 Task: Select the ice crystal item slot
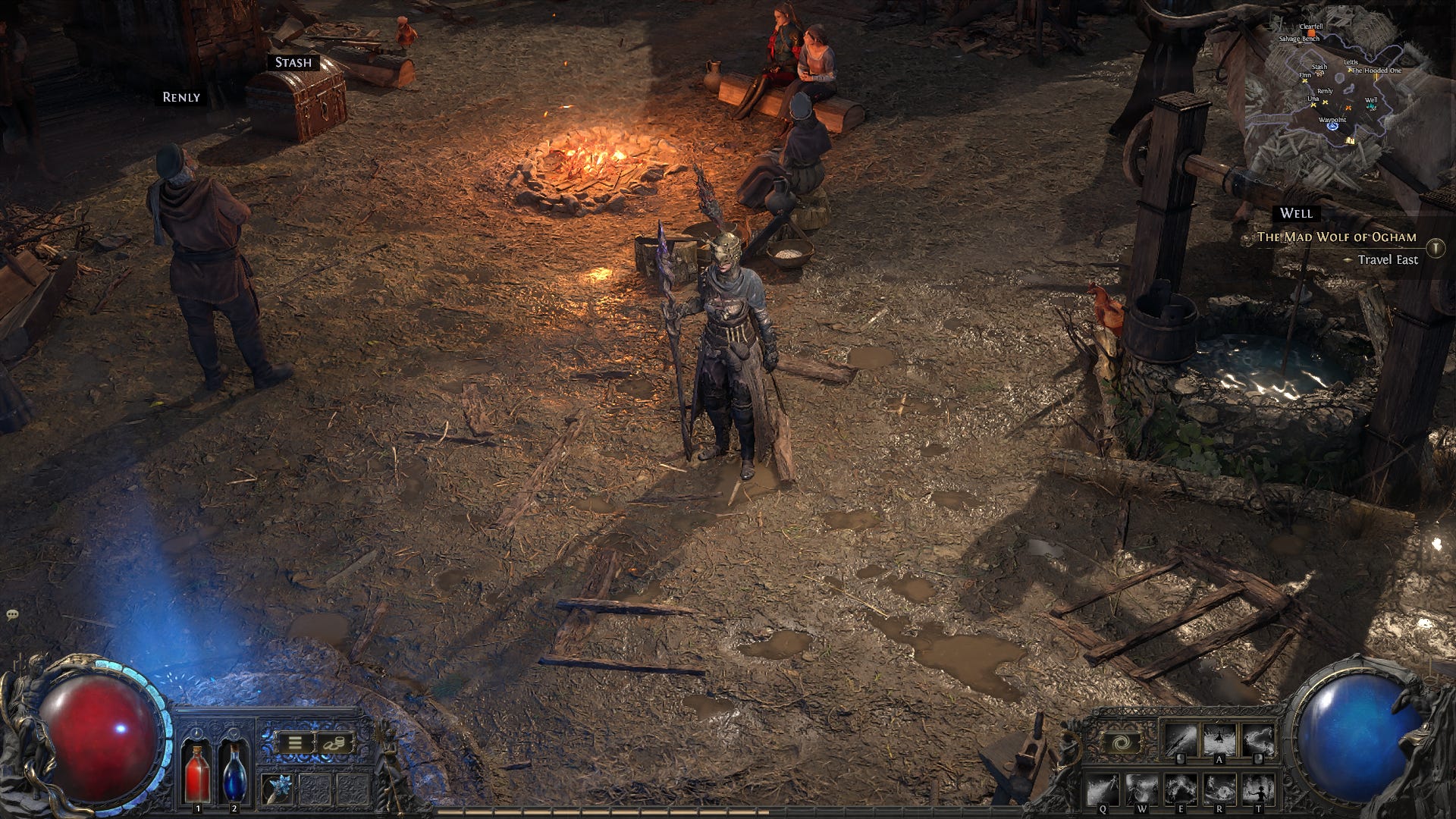pos(277,789)
